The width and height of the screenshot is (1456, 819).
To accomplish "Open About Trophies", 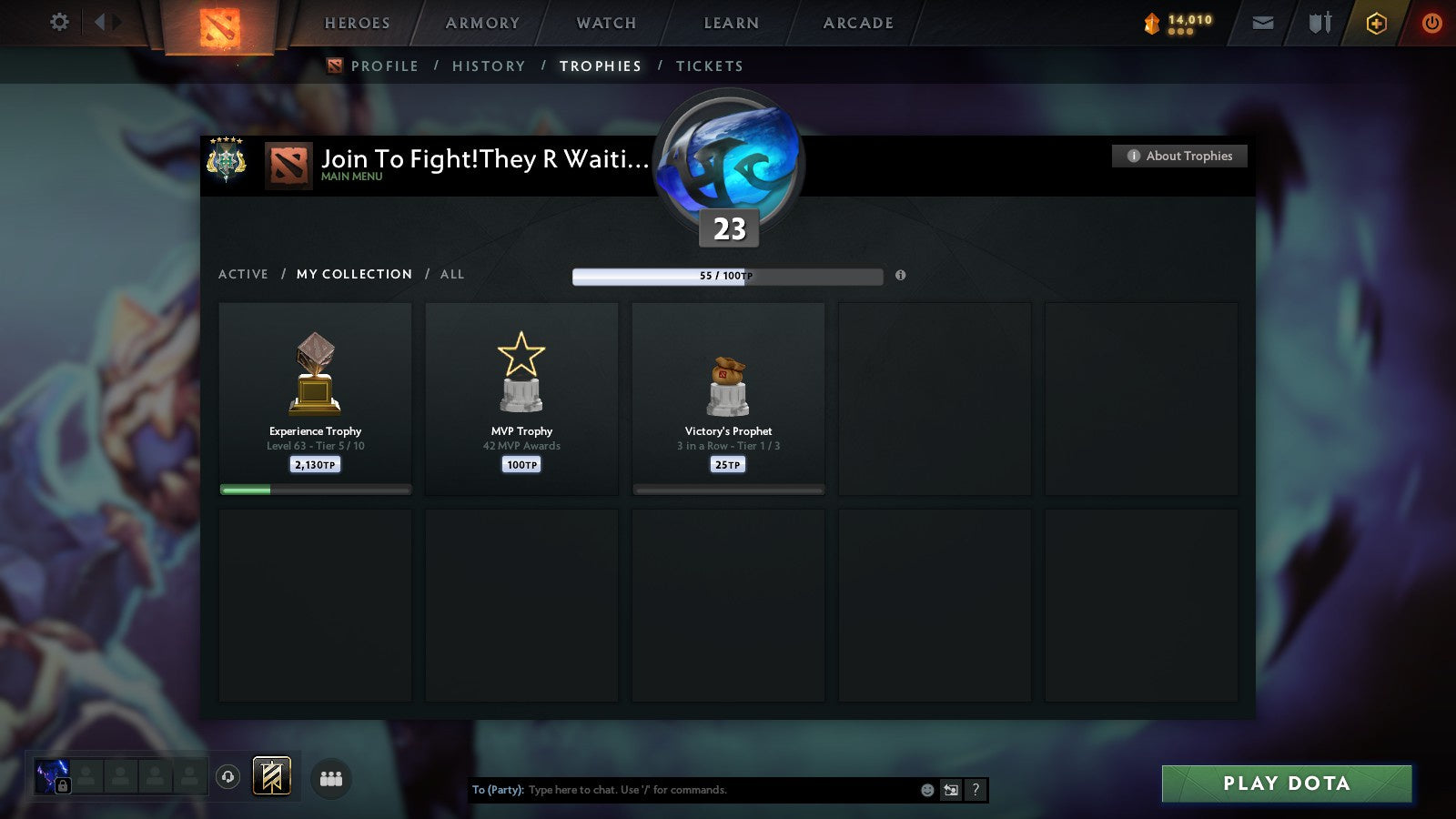I will click(x=1179, y=156).
